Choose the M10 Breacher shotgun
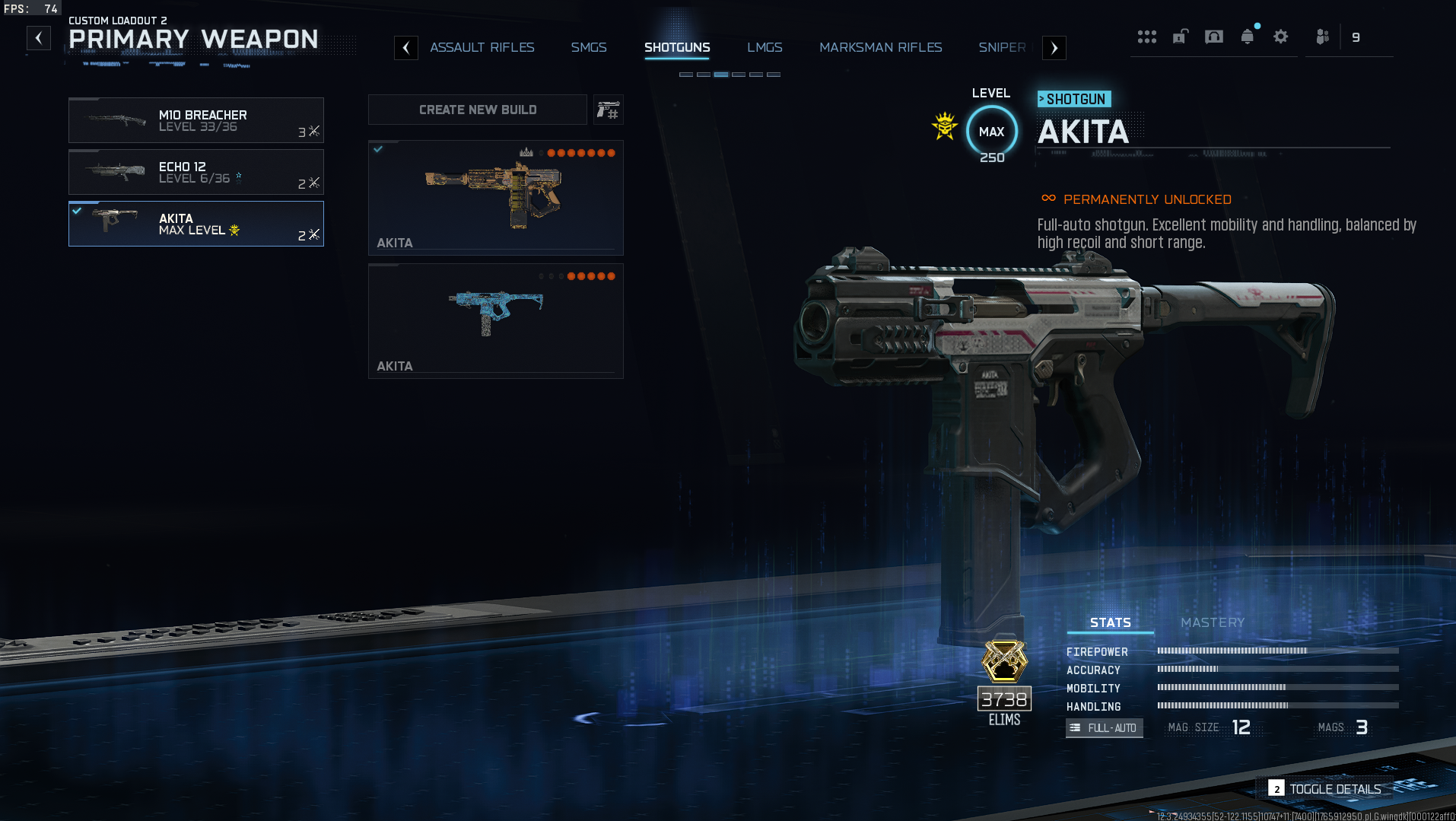The width and height of the screenshot is (1456, 821). [x=196, y=120]
